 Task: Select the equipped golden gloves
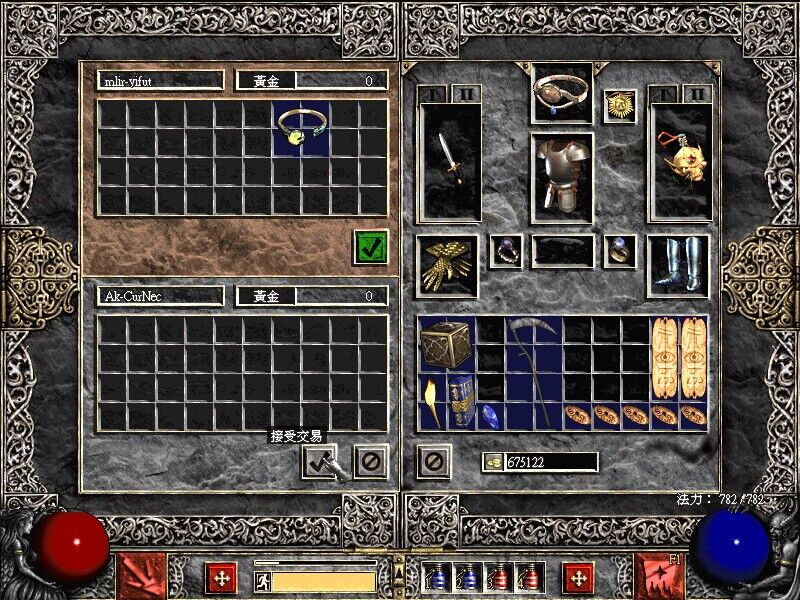(x=446, y=265)
